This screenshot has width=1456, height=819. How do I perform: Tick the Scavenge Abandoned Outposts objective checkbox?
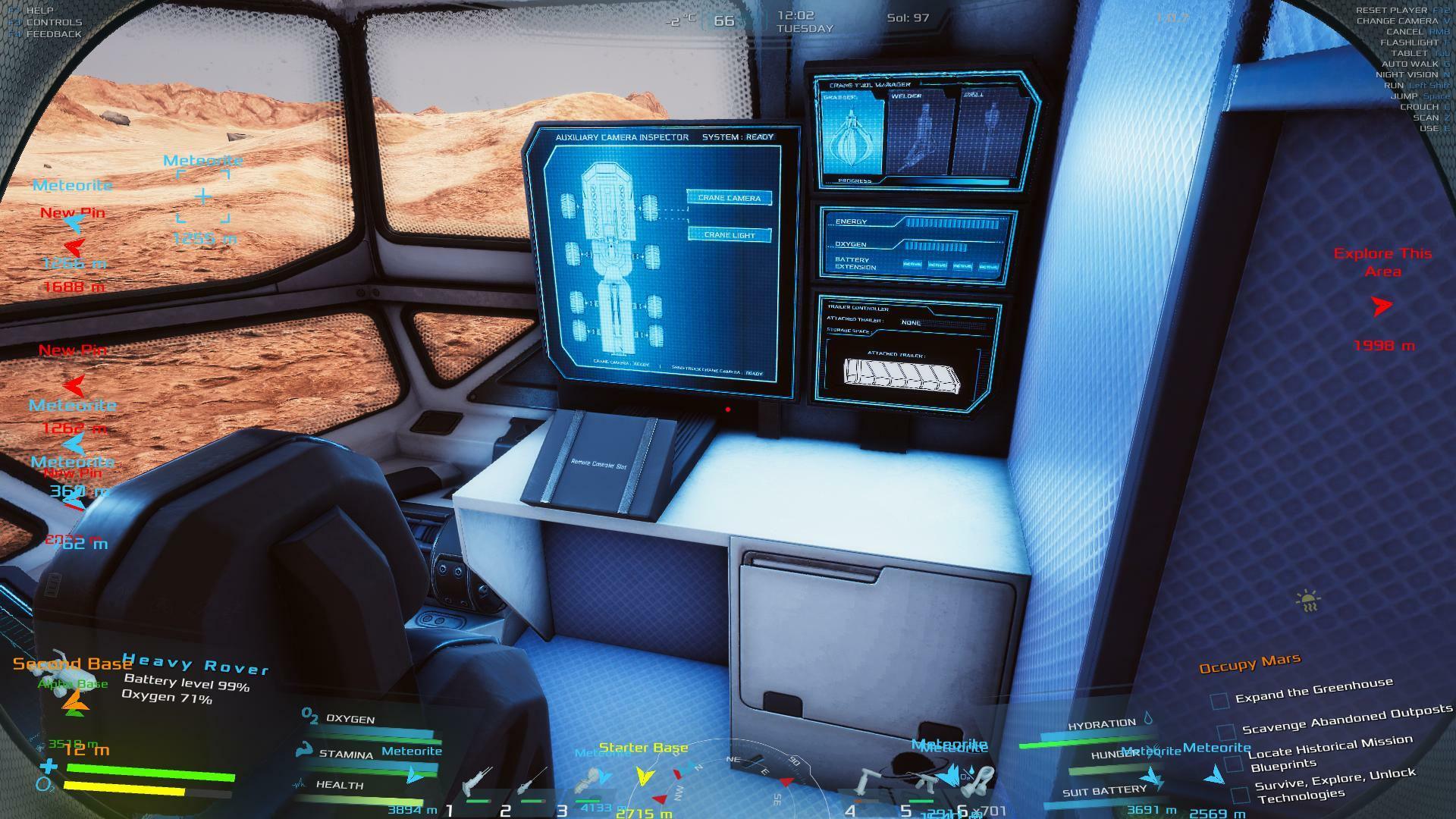[1226, 733]
